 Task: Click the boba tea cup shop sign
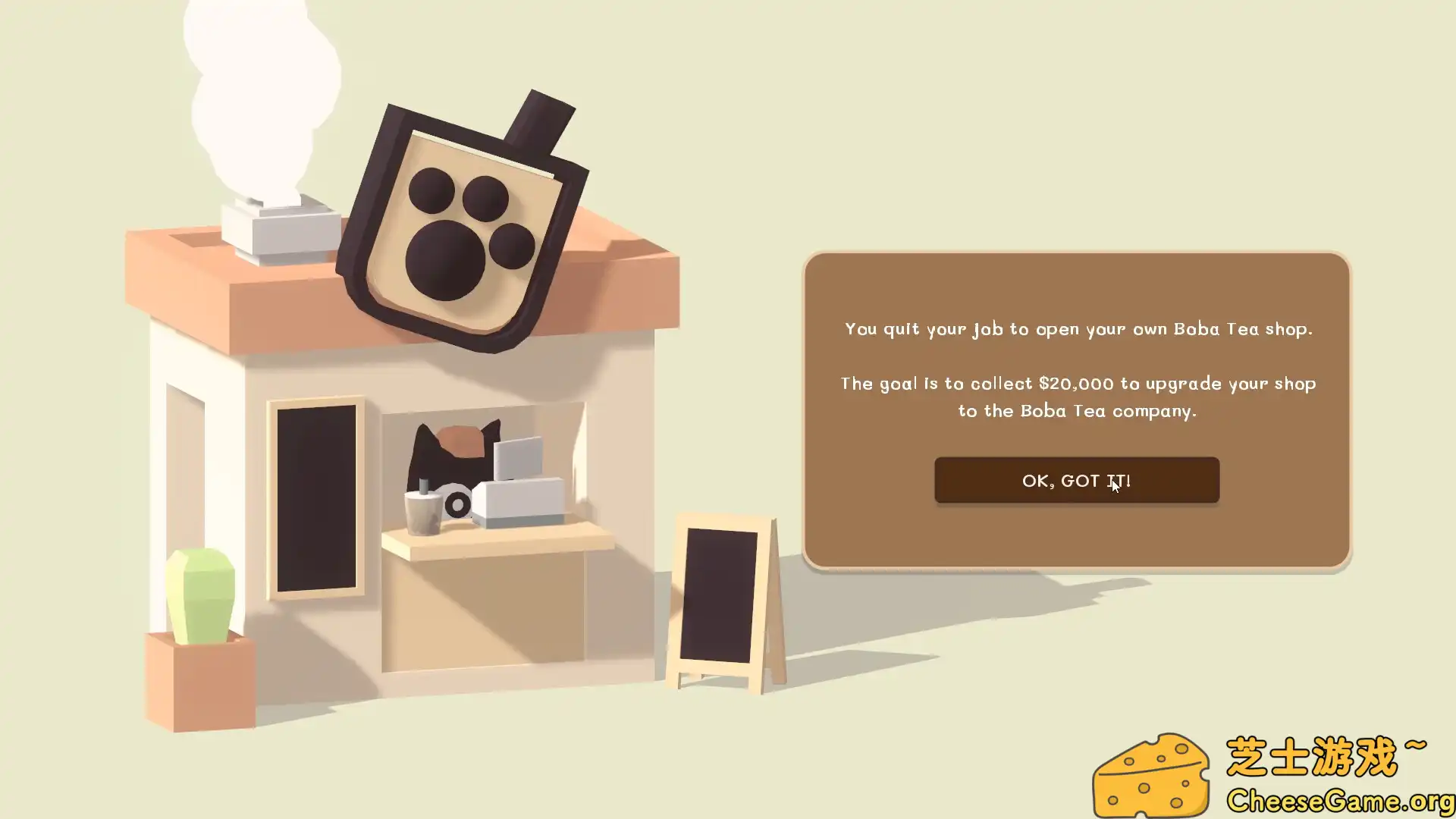click(x=463, y=220)
